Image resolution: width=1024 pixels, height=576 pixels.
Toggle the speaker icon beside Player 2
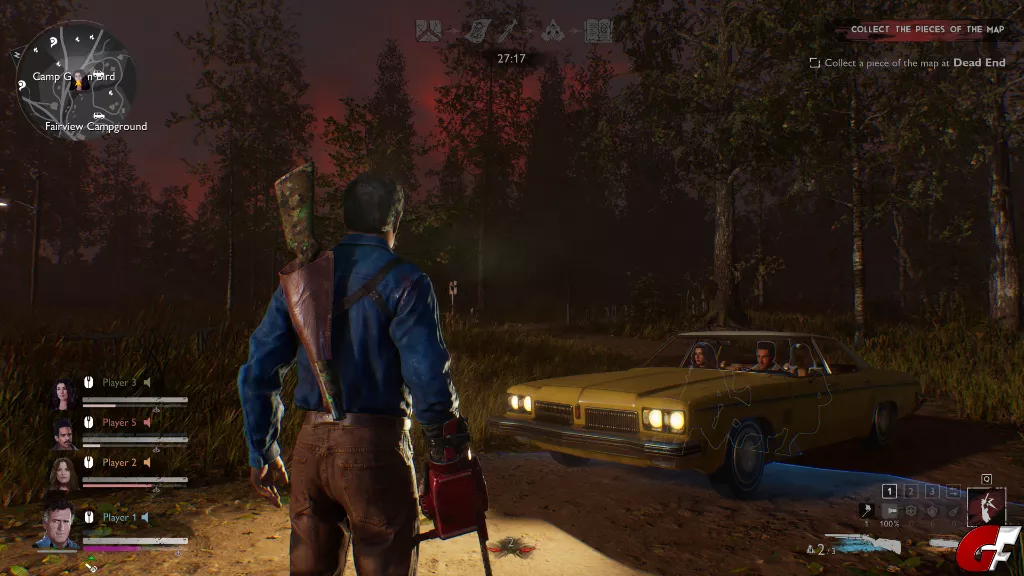[147, 462]
